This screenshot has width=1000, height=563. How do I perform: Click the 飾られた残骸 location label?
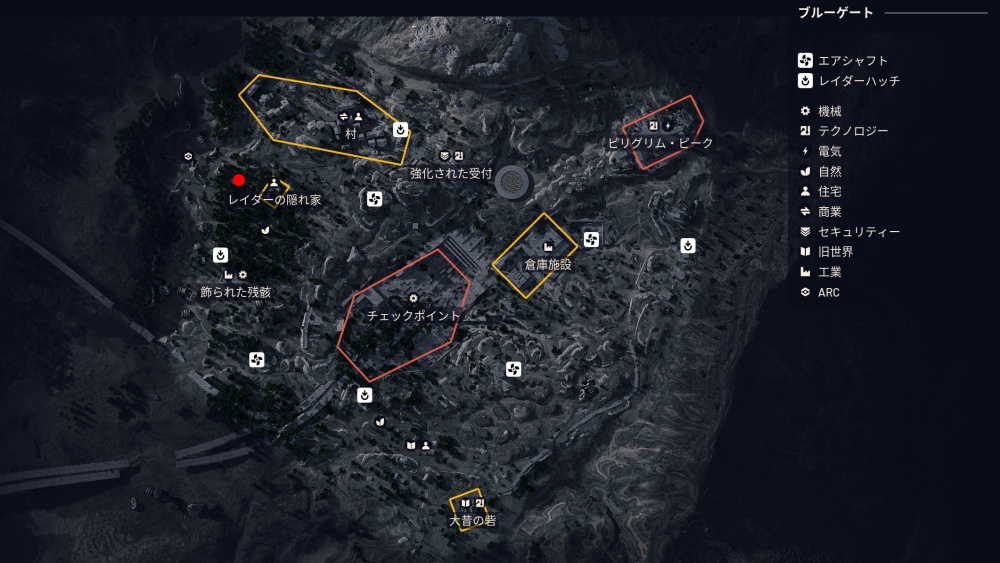(235, 292)
